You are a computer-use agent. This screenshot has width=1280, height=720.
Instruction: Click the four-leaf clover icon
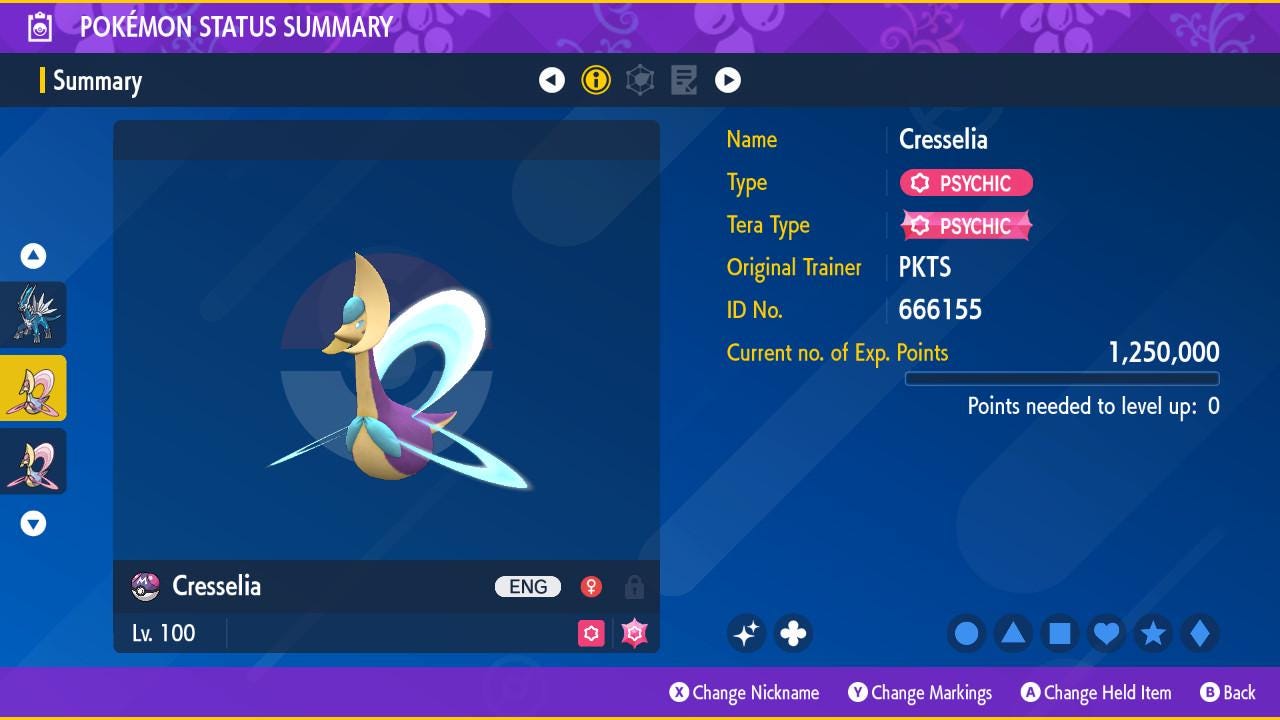[793, 633]
